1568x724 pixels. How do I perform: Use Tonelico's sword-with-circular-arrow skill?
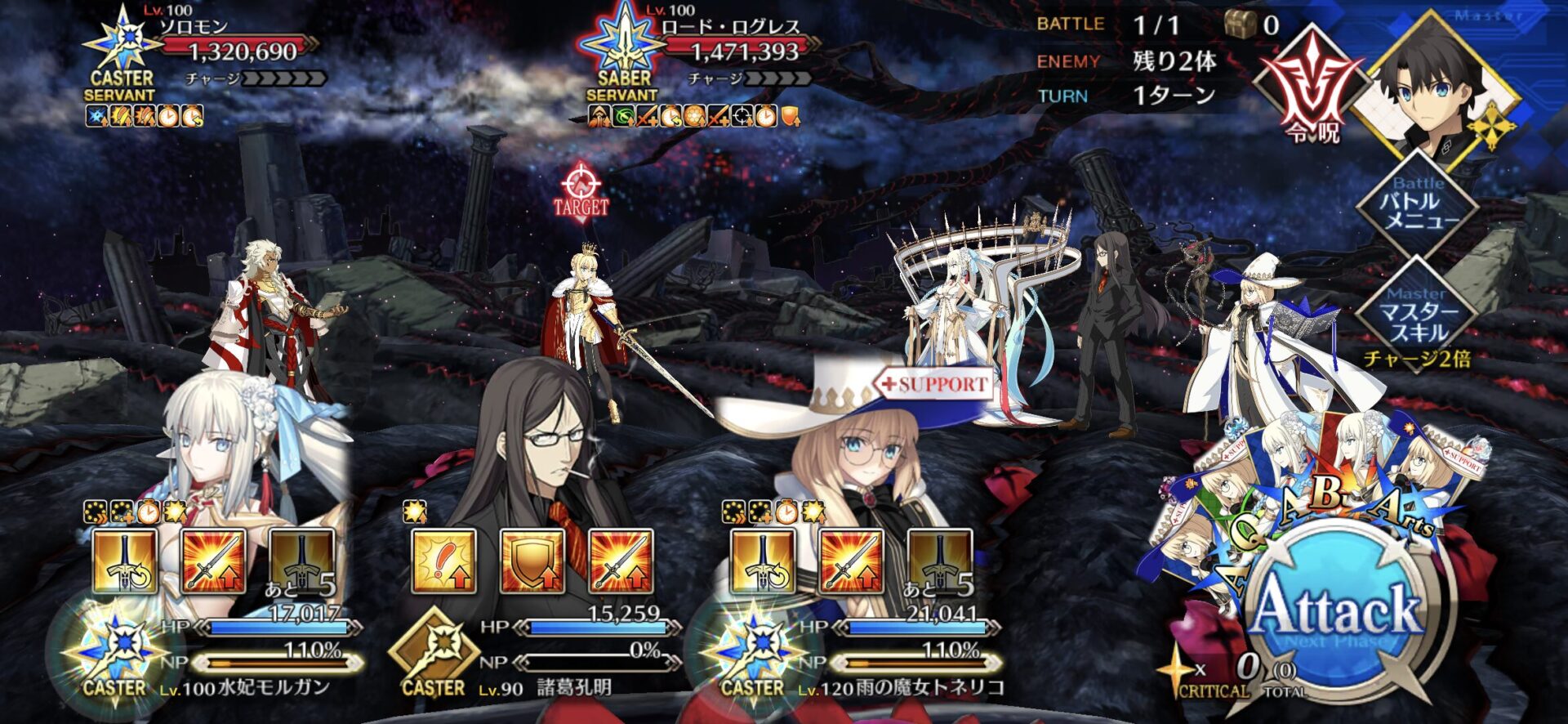pyautogui.click(x=763, y=561)
